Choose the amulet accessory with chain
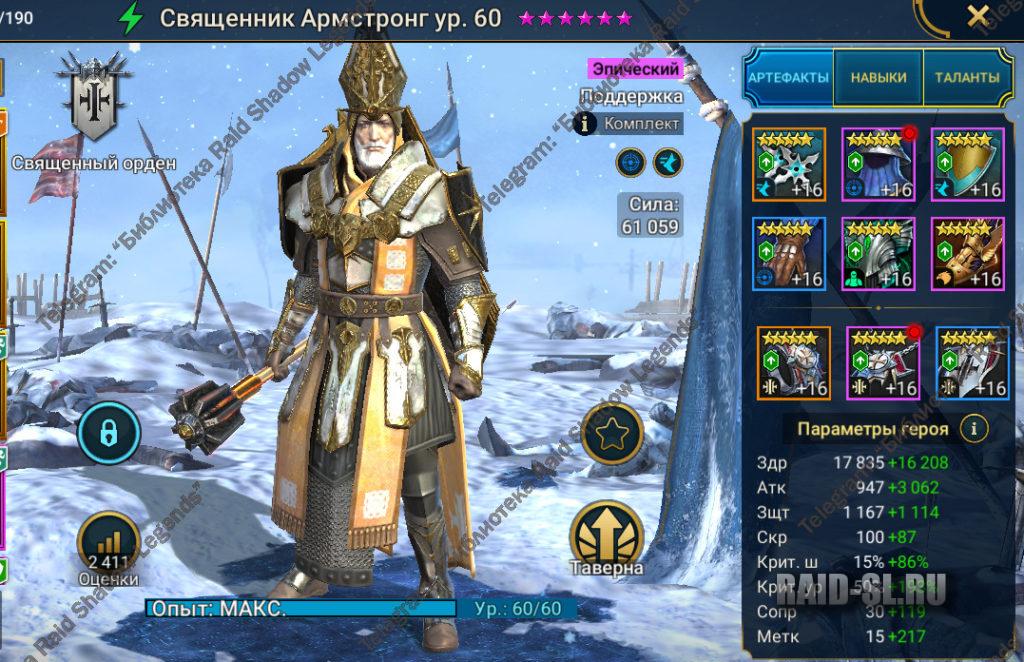 coord(883,362)
